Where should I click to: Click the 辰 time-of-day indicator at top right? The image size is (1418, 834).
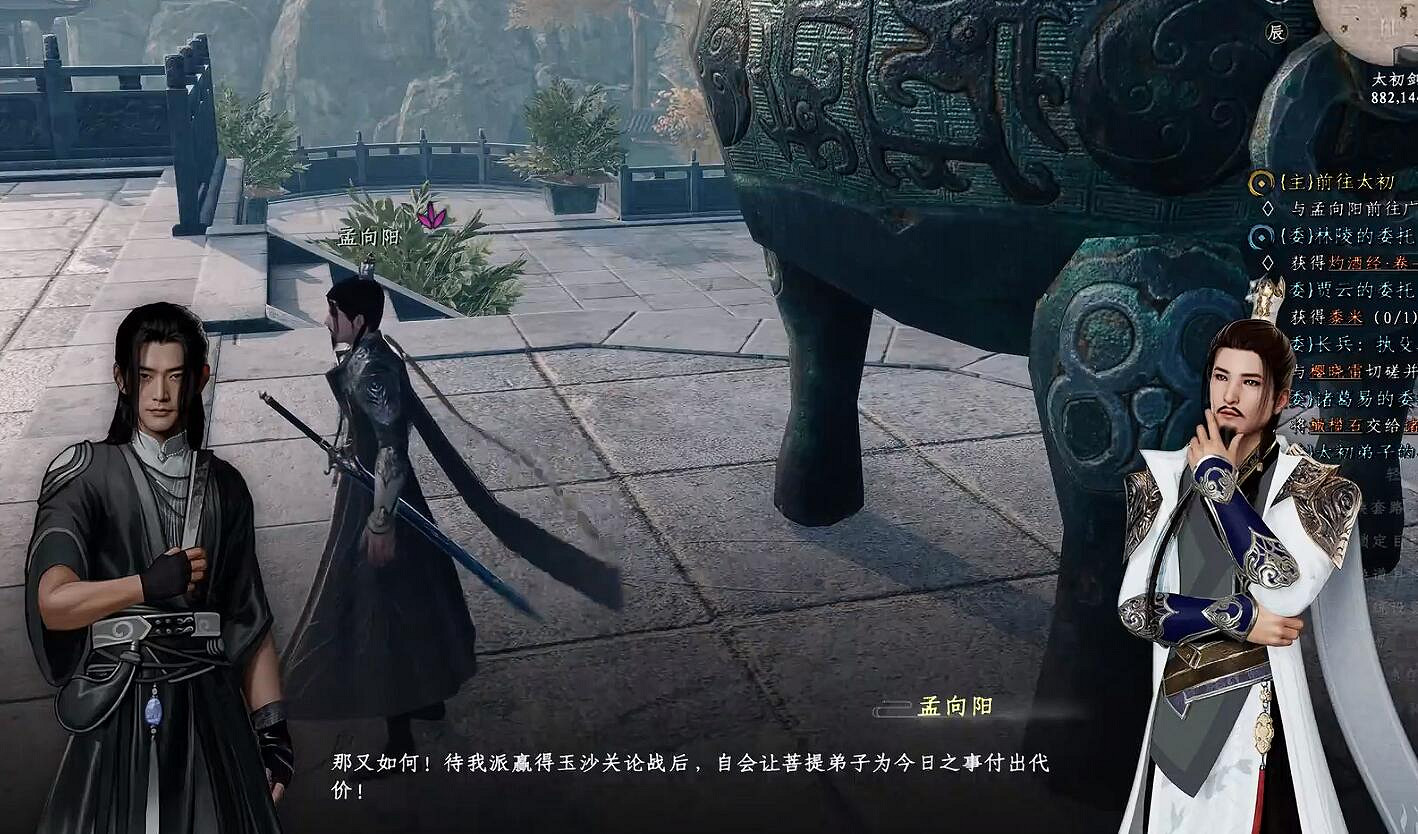tap(1277, 33)
